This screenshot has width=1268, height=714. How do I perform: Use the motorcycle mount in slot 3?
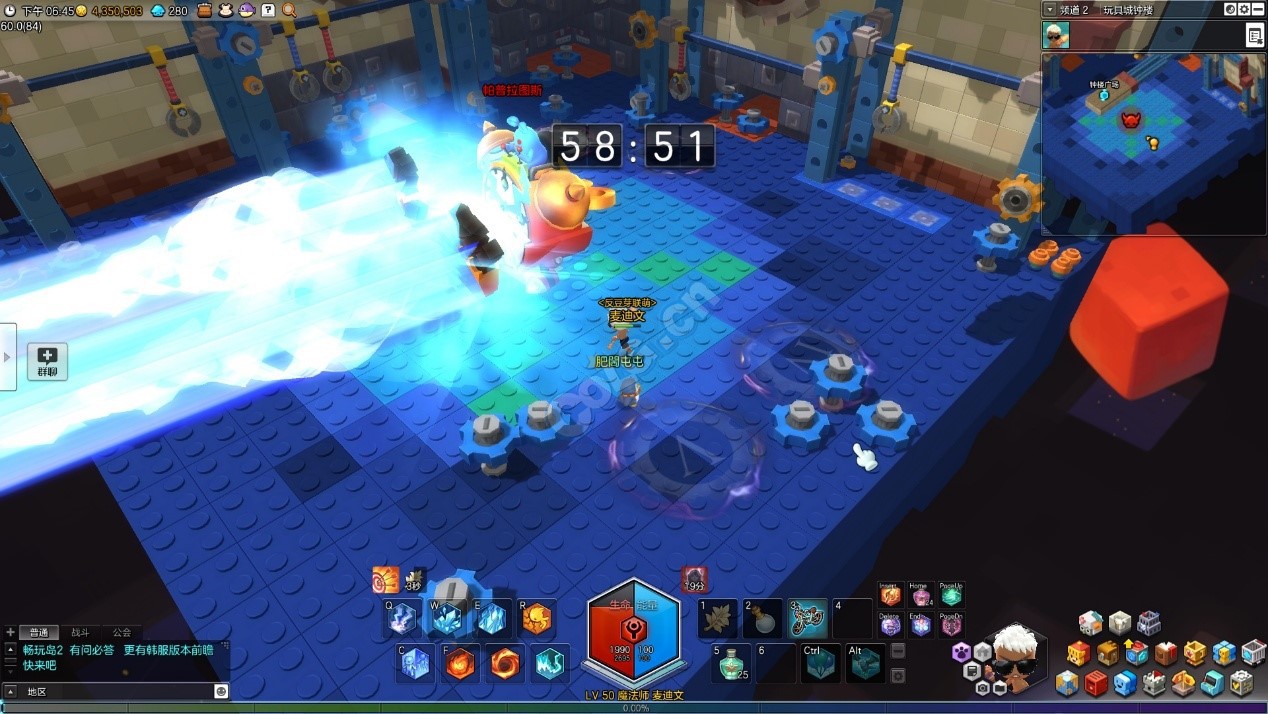808,619
